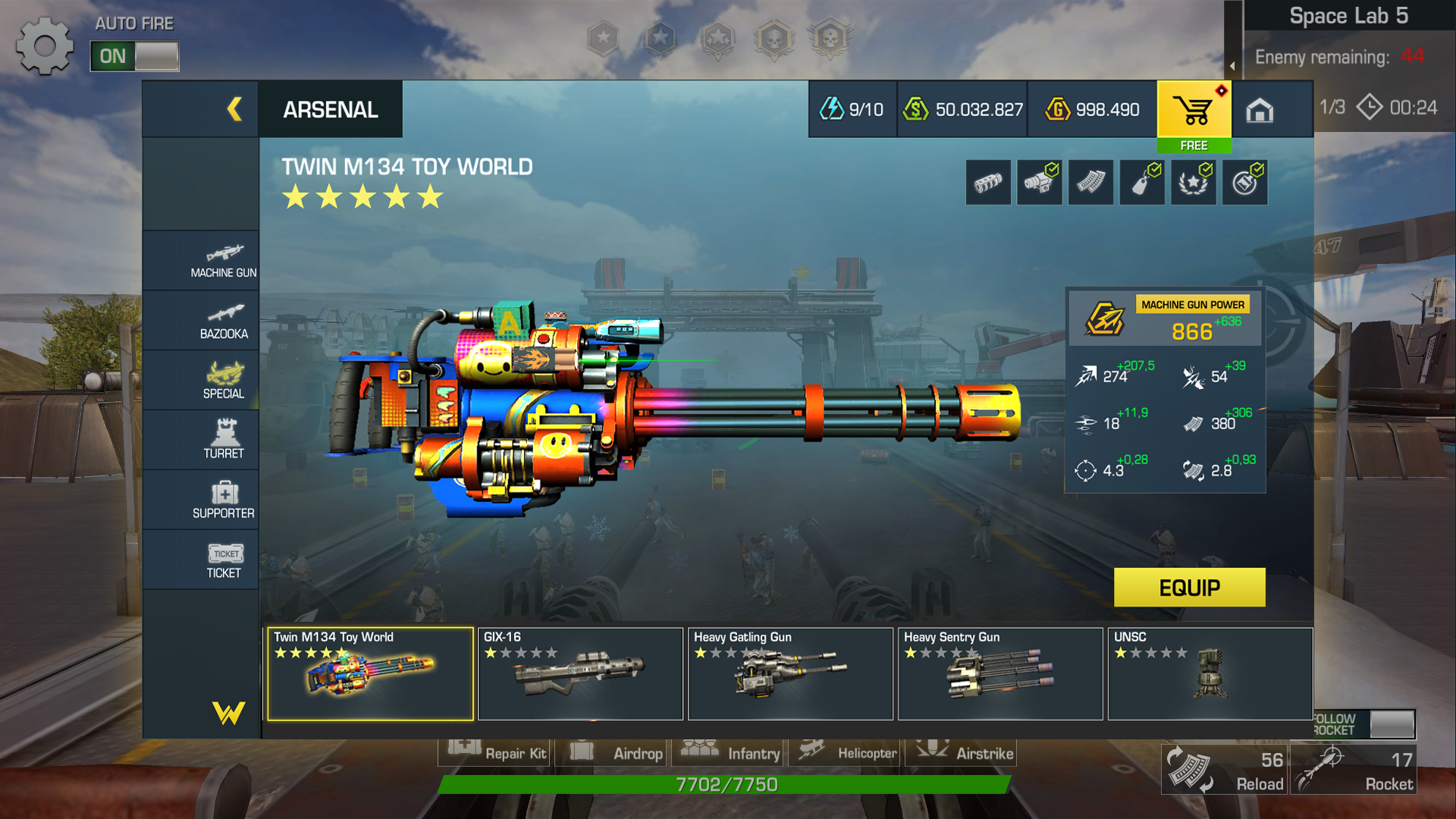Return to the home screen
The height and width of the screenshot is (819, 1456).
pos(1259,111)
